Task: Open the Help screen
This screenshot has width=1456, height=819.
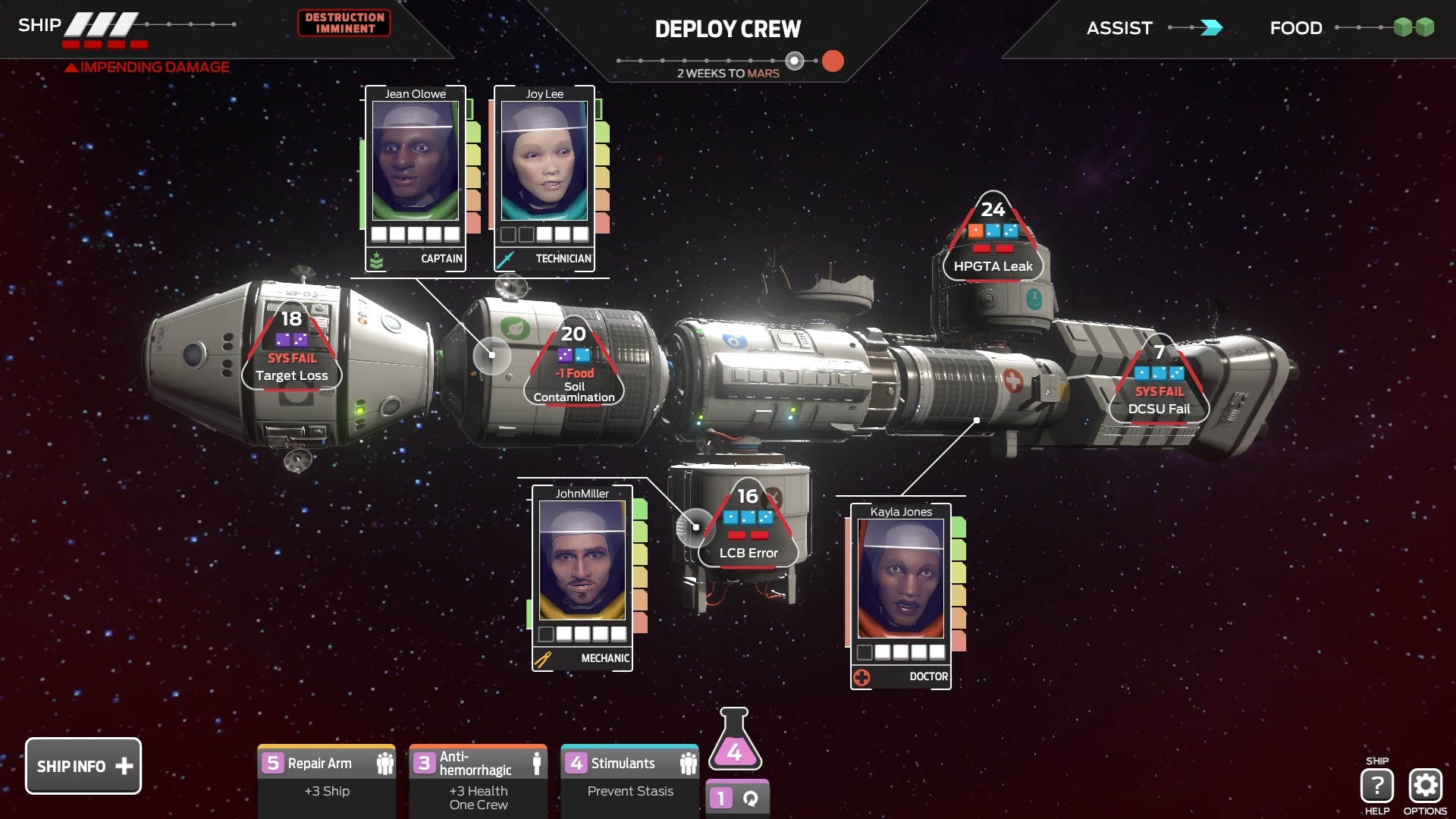Action: [1376, 786]
